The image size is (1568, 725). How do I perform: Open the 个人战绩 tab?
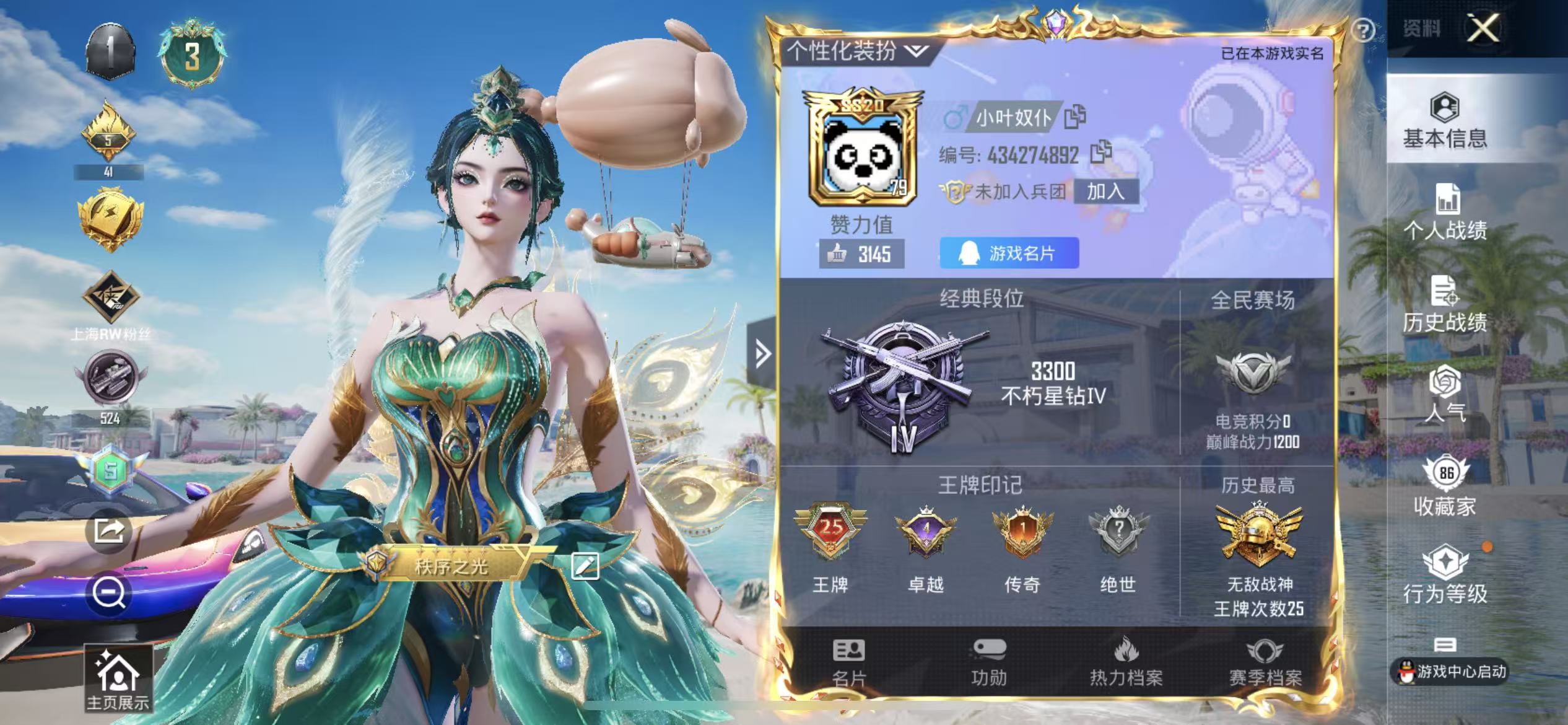point(1445,213)
